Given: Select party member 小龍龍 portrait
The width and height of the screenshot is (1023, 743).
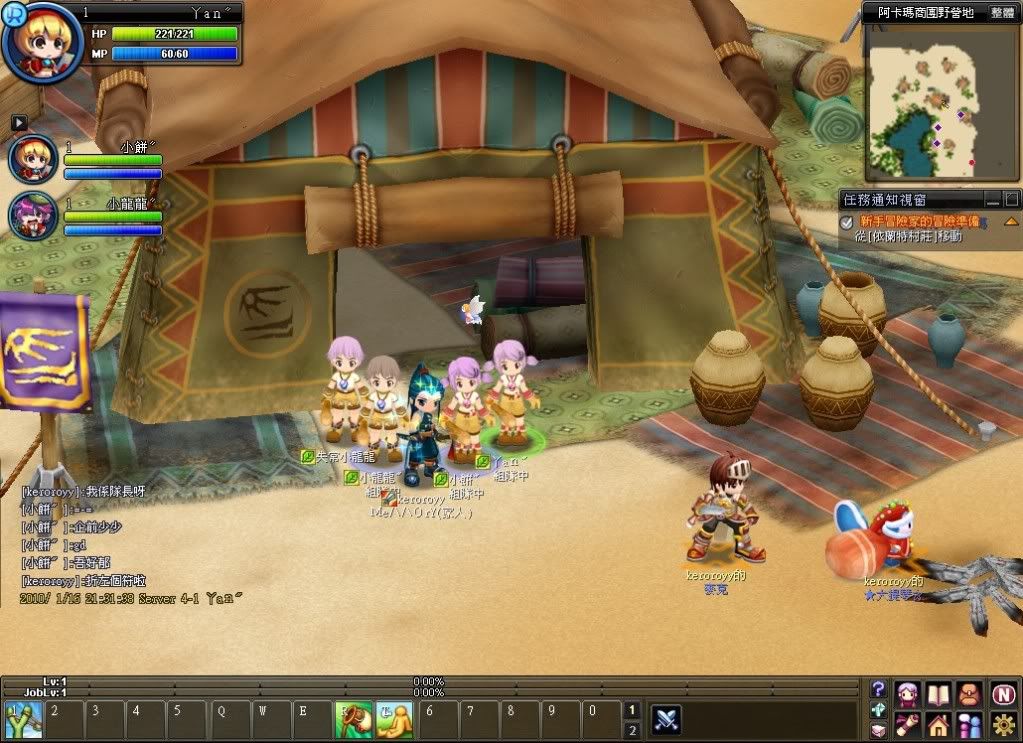Looking at the screenshot, I should tap(33, 214).
